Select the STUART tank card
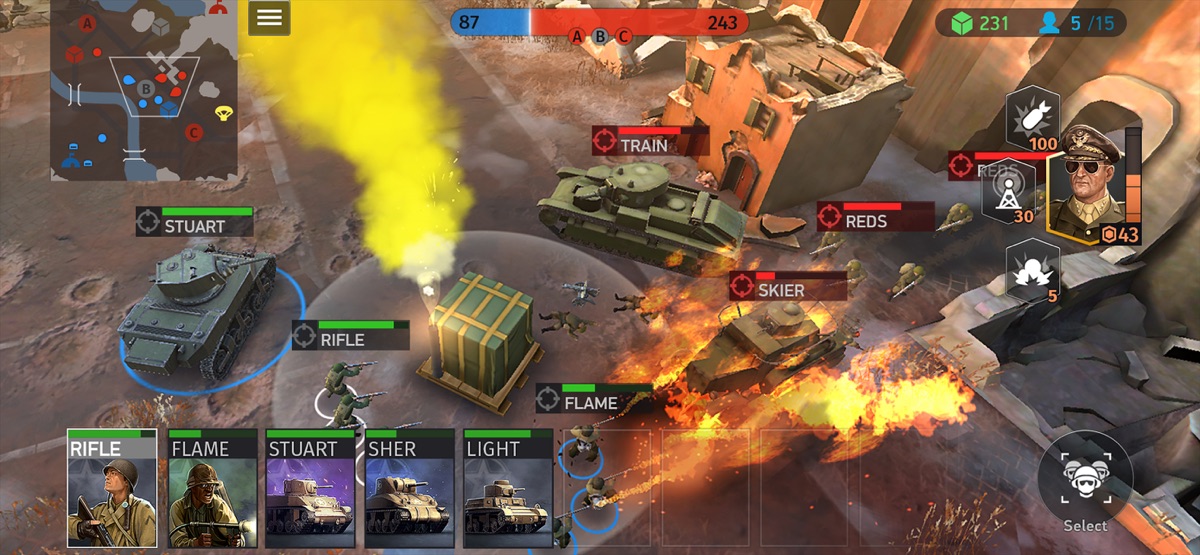The image size is (1200, 555). click(310, 489)
